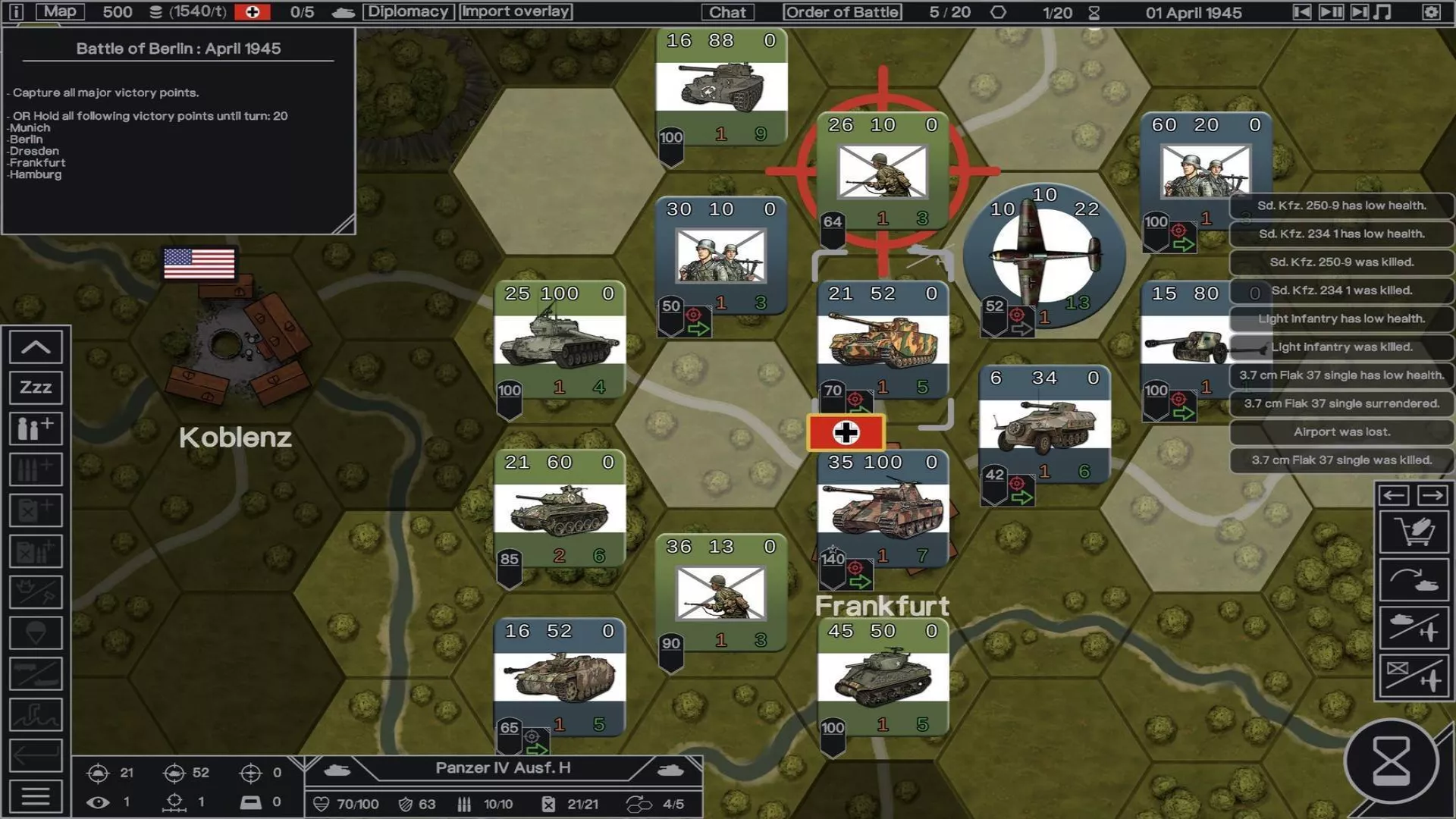Select the Panther tank in Frankfurt
The height and width of the screenshot is (819, 1456).
(882, 510)
